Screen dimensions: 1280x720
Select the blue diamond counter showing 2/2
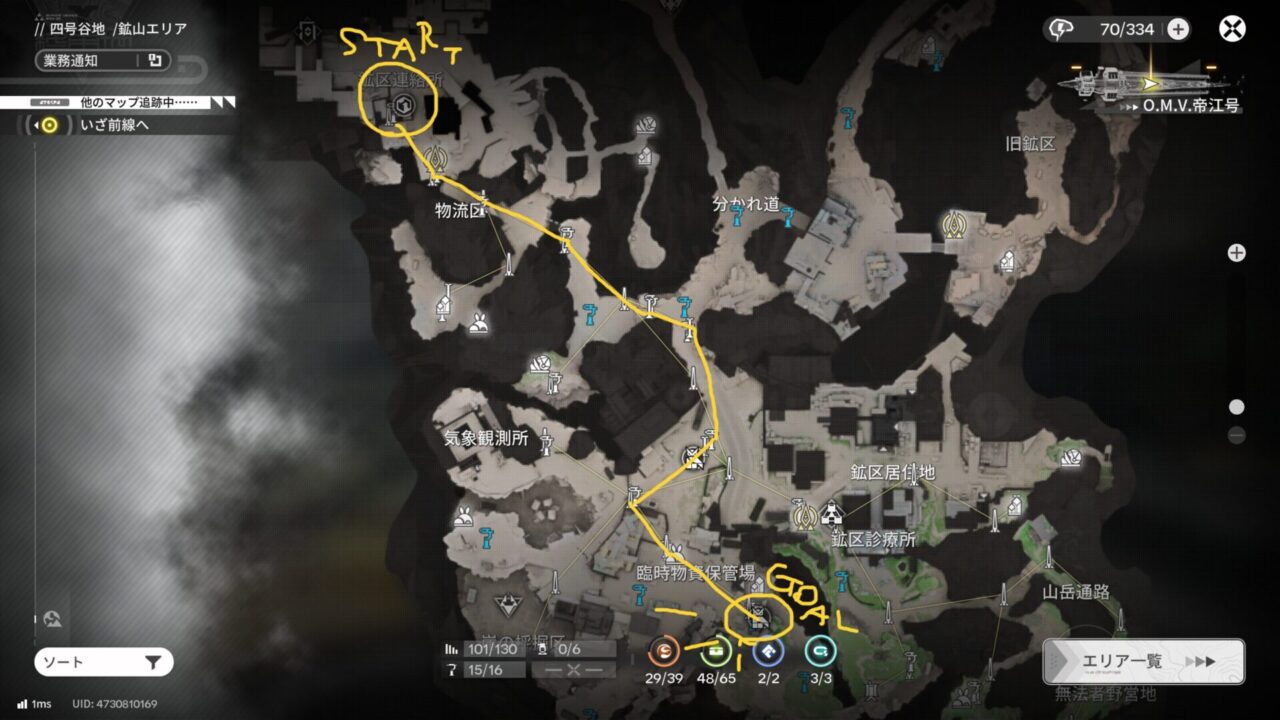tap(768, 652)
